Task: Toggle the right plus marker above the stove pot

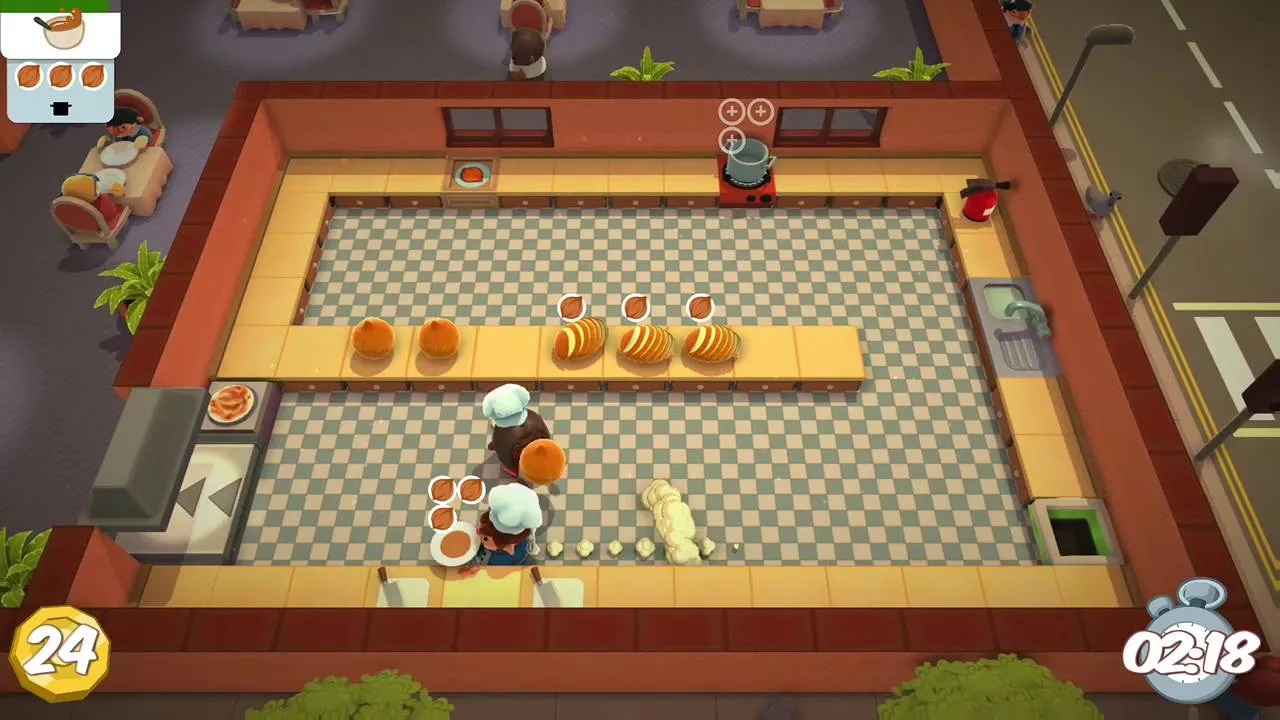Action: 760,112
